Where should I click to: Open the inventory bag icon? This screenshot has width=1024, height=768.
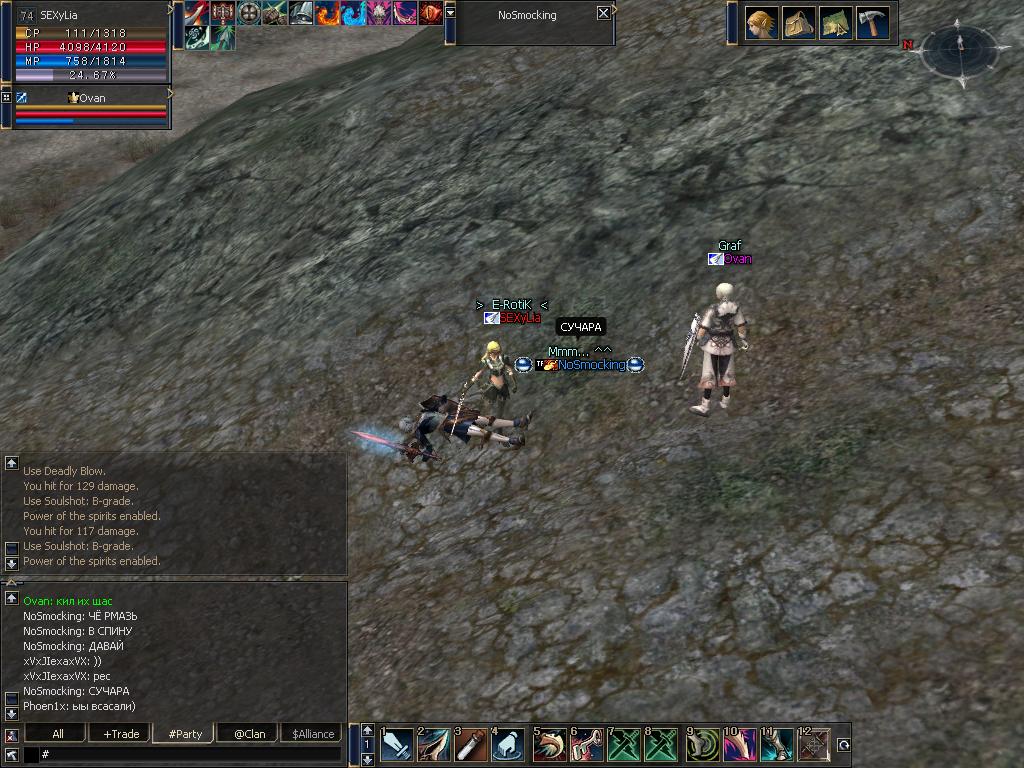[798, 23]
